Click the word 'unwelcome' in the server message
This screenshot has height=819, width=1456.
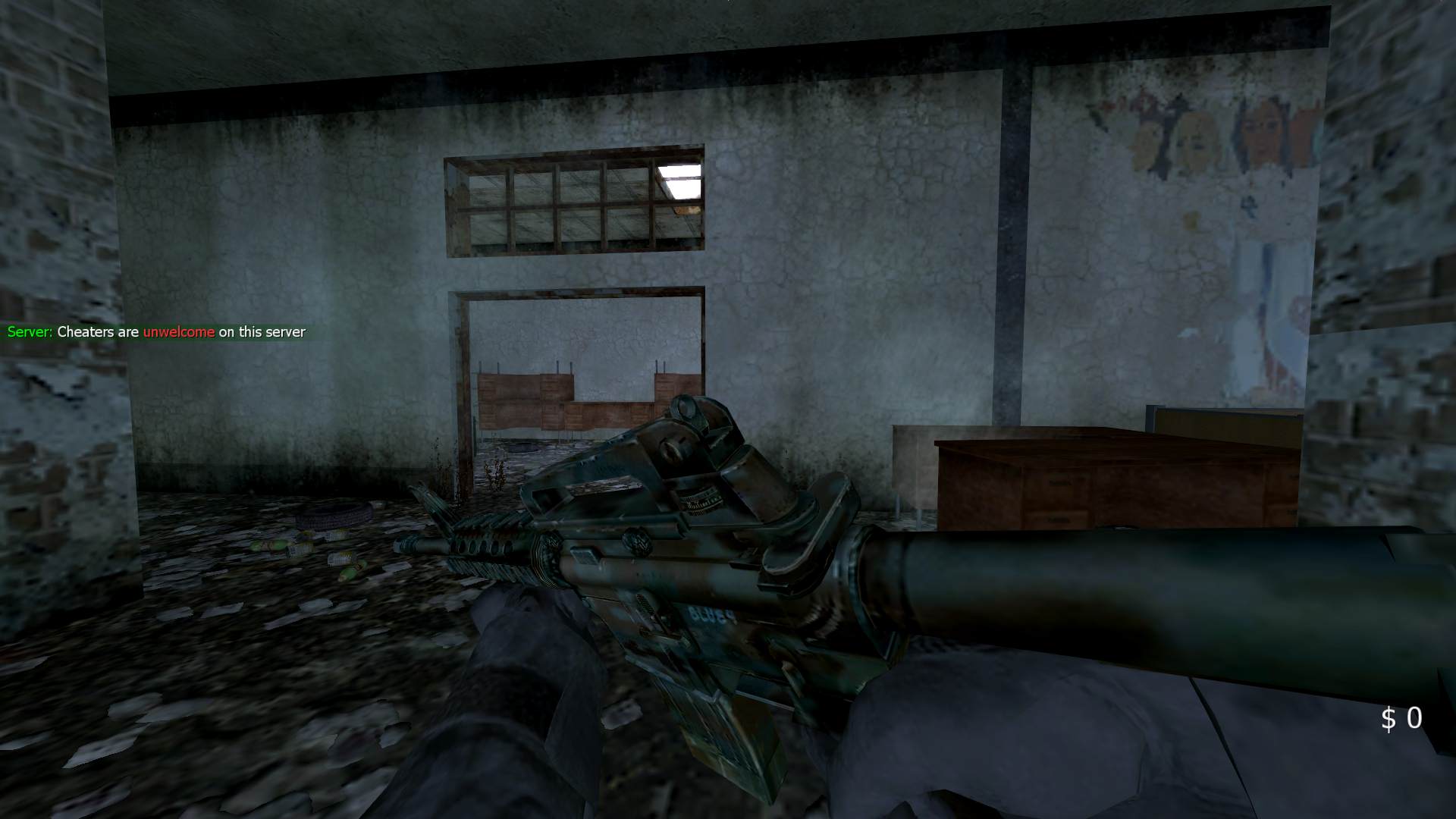(179, 332)
